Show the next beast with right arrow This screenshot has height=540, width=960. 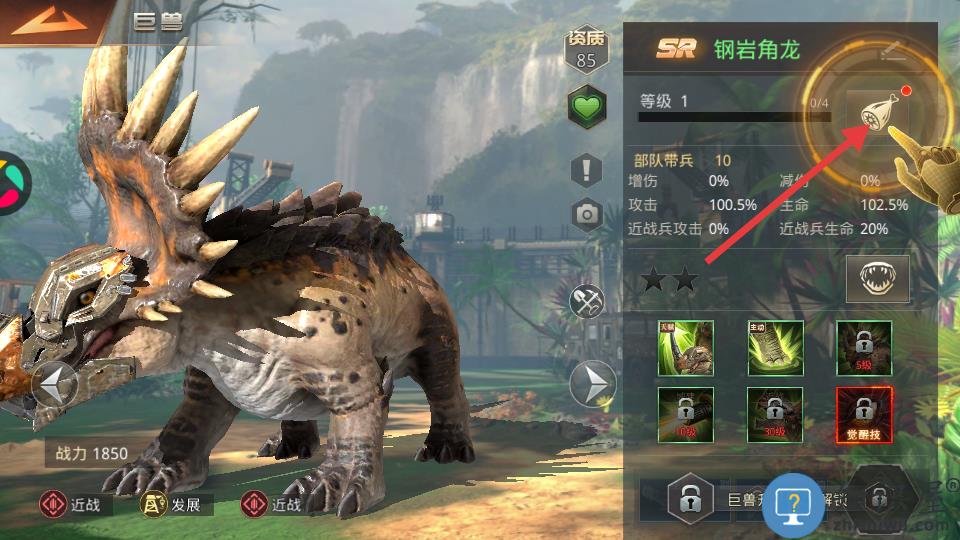coord(592,383)
